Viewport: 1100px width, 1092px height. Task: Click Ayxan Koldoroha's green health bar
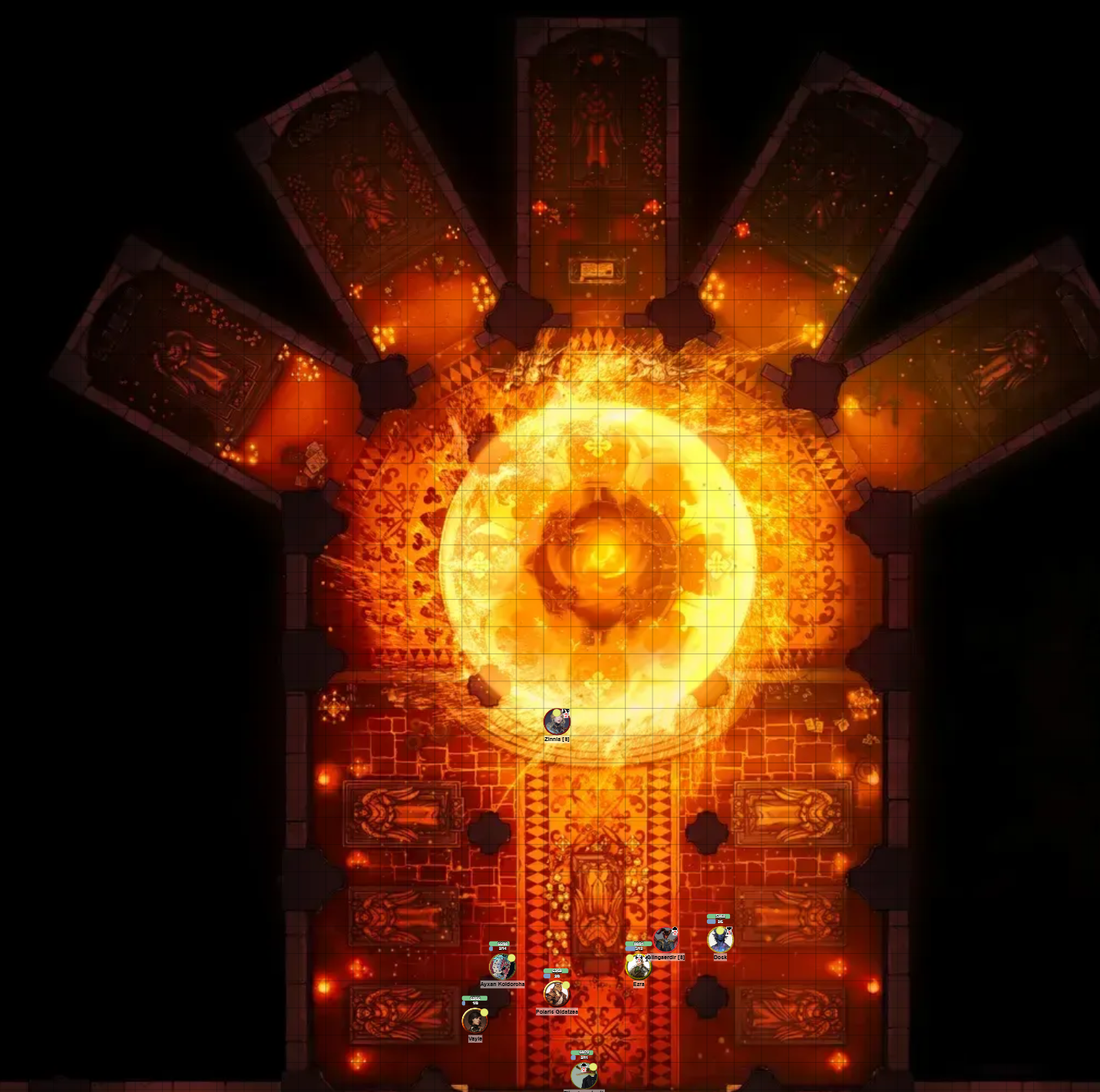pyautogui.click(x=500, y=944)
